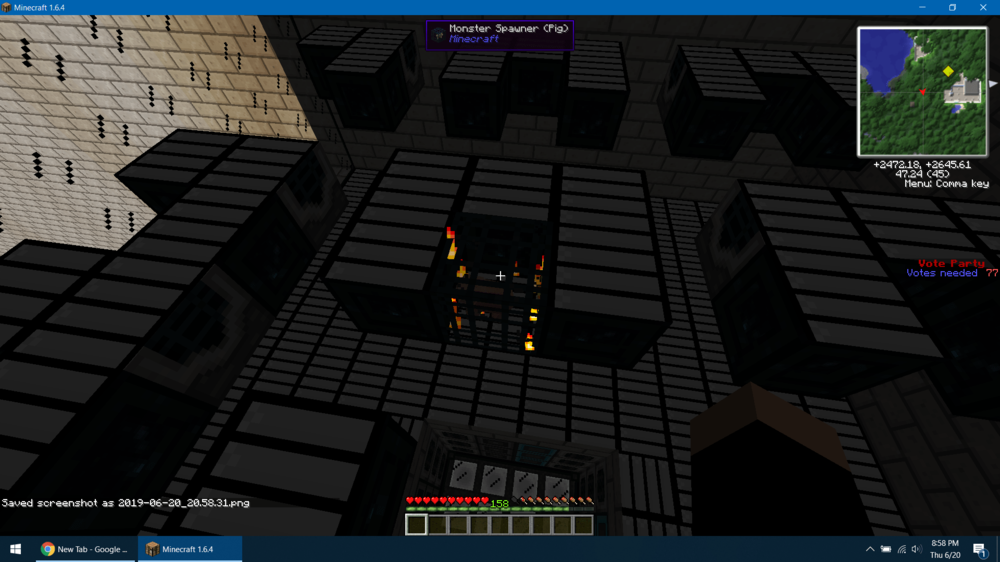This screenshot has width=1000, height=562.
Task: Select the highlighted first hotbar slot
Action: pyautogui.click(x=416, y=524)
